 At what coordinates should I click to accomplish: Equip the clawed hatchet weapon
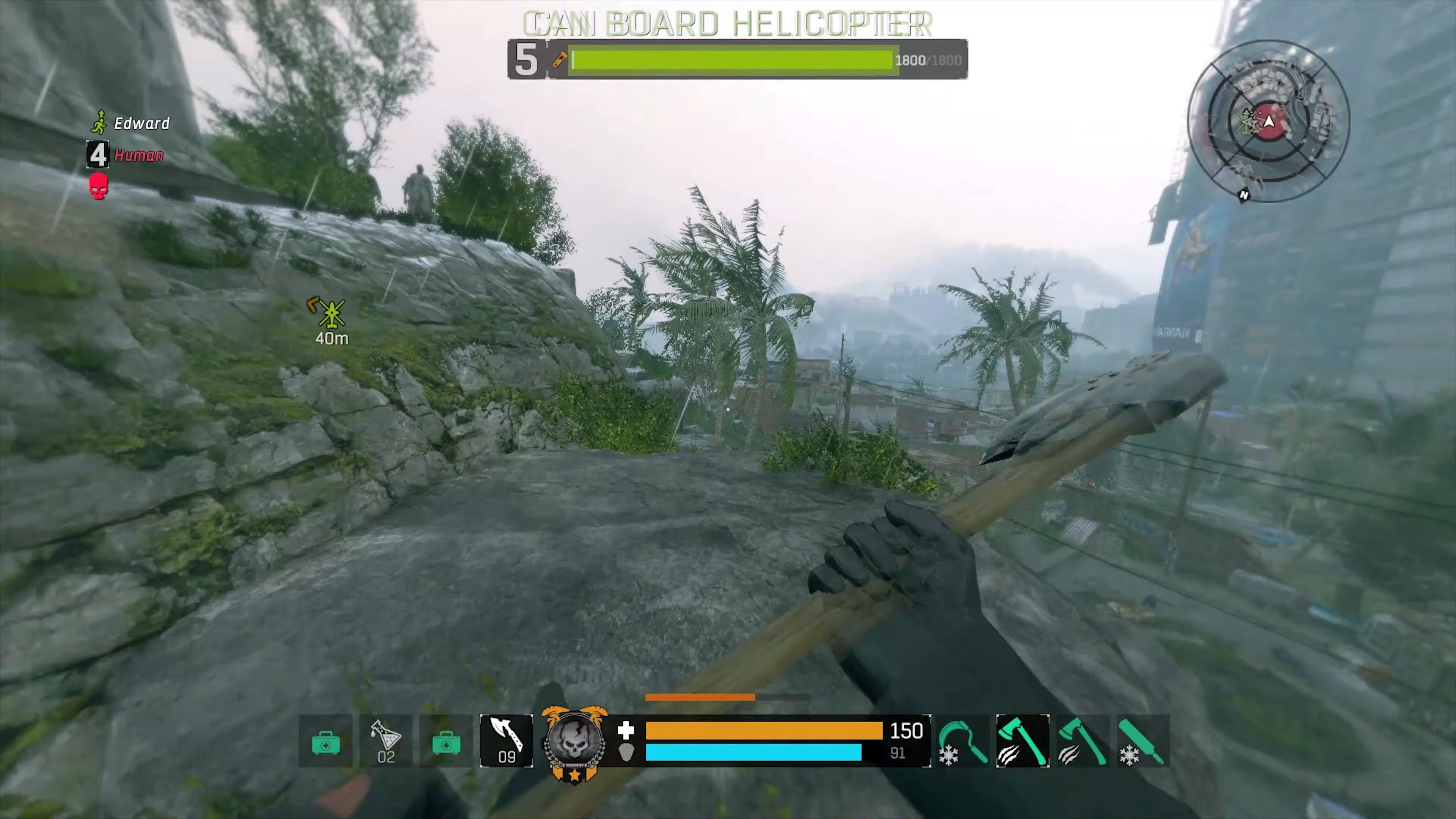1023,741
